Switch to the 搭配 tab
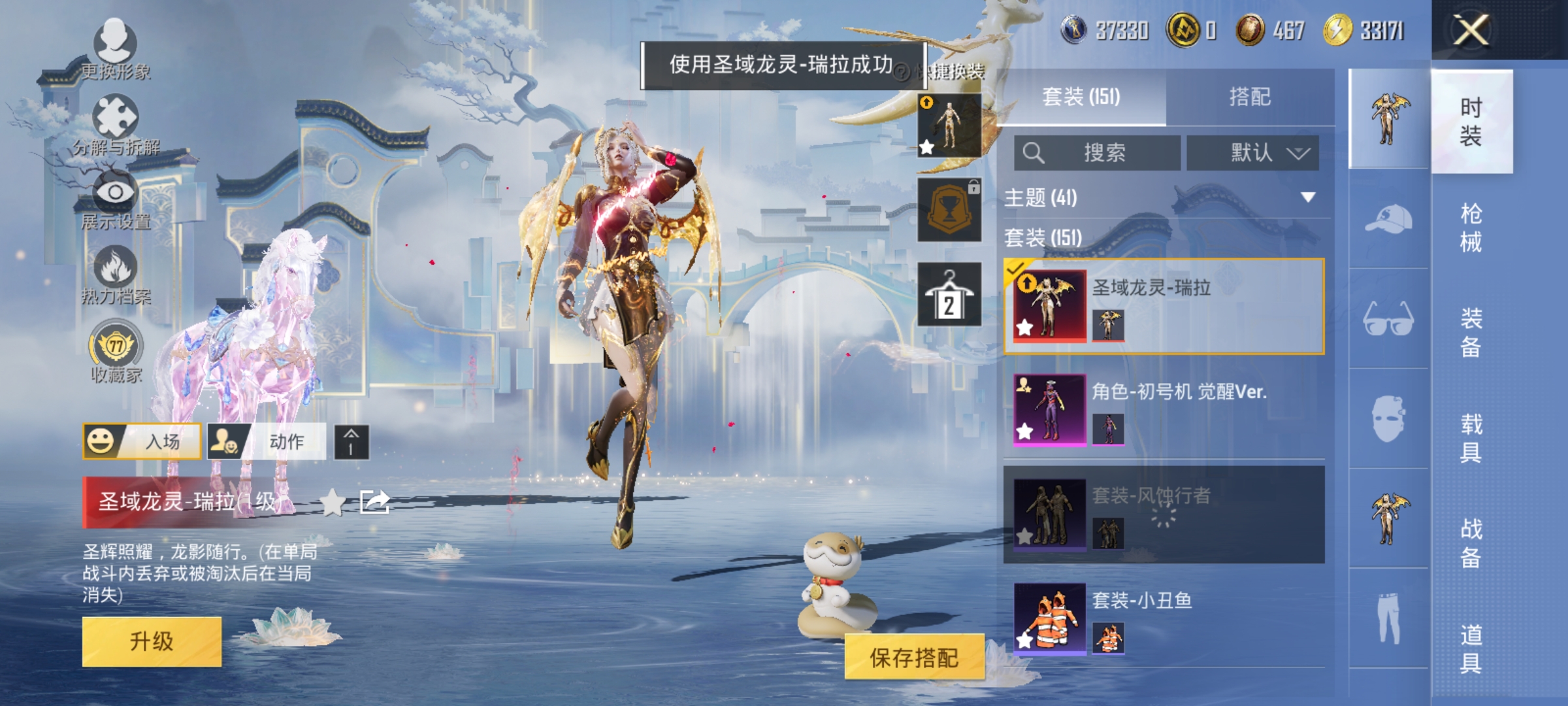 click(x=1251, y=96)
